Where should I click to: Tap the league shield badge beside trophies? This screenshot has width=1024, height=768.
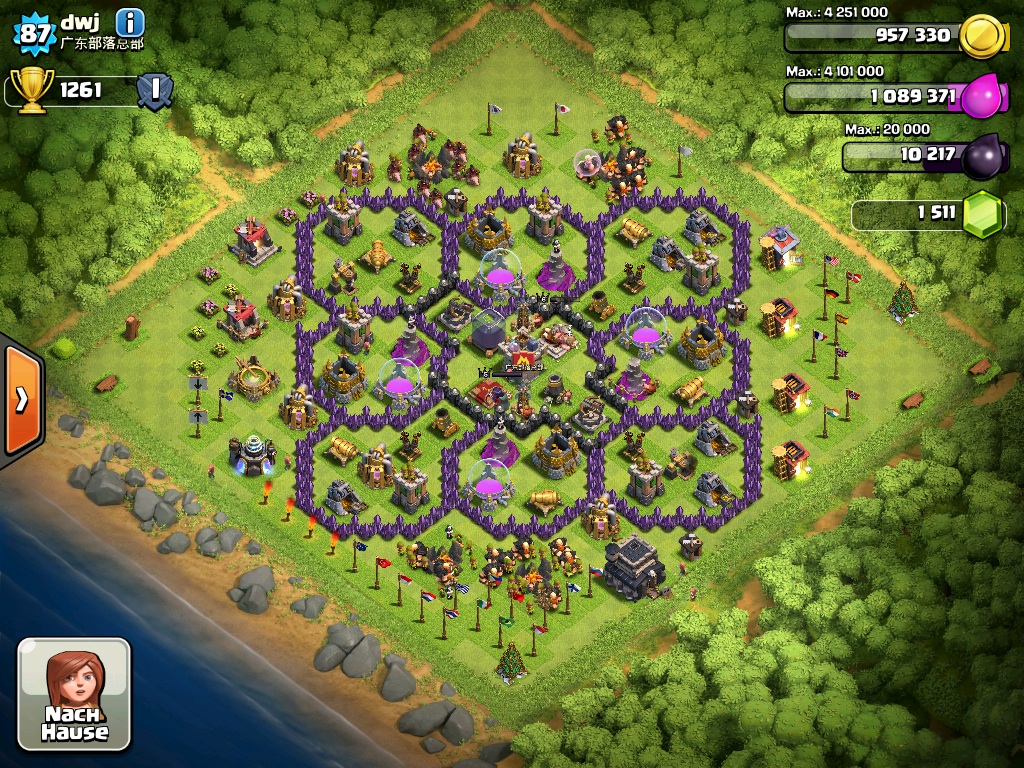[x=154, y=90]
